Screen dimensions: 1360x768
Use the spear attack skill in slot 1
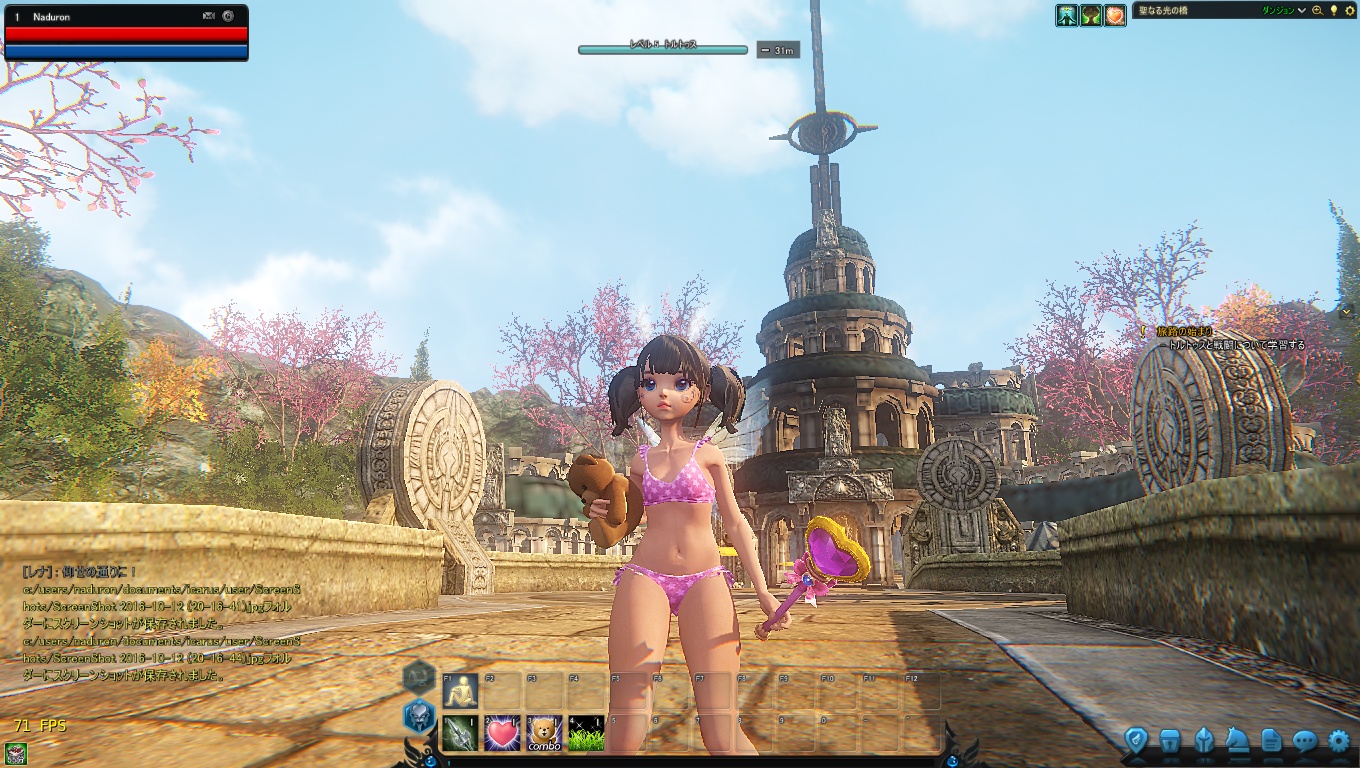coord(460,733)
